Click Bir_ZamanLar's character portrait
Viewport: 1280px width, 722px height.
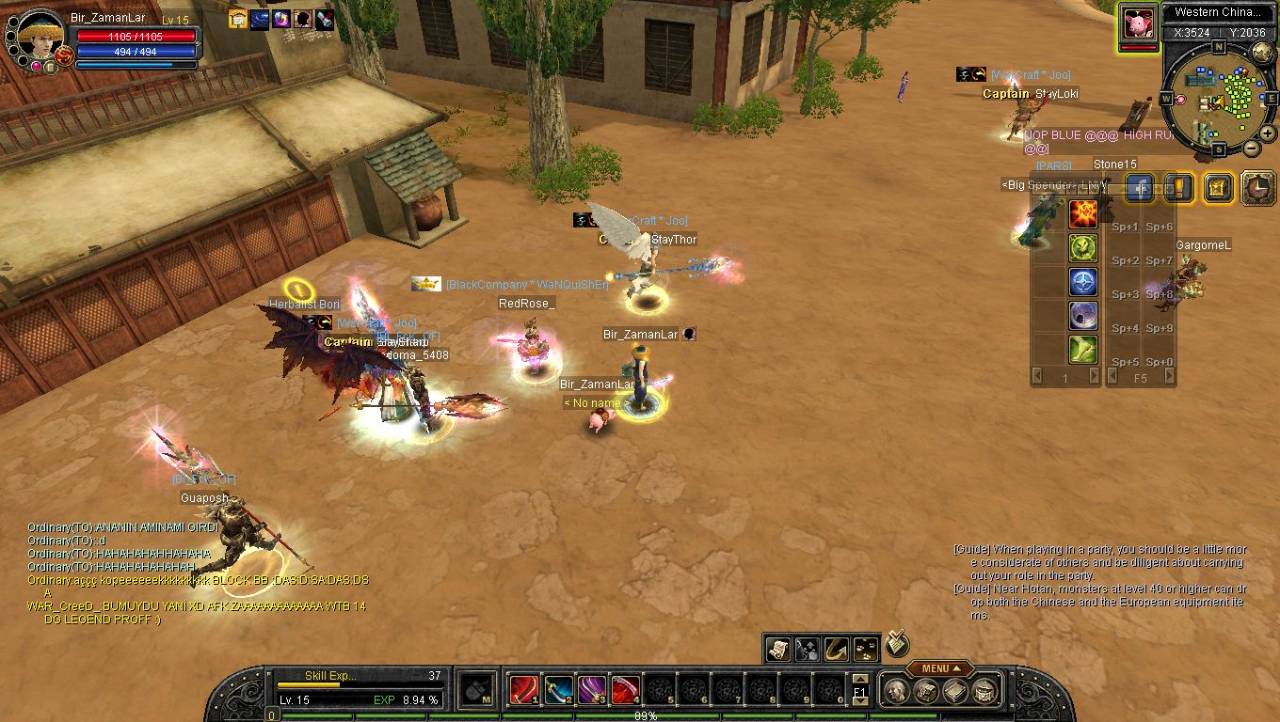pos(40,37)
